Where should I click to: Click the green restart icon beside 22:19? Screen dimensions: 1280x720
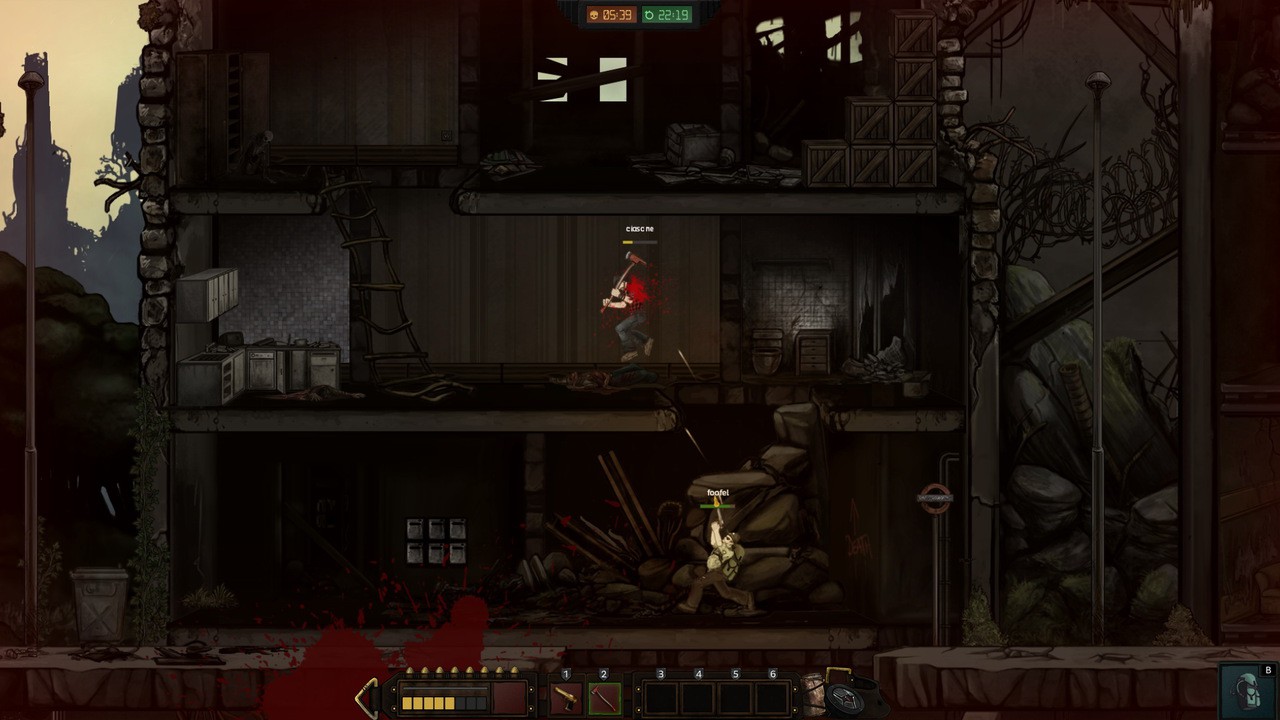[x=651, y=15]
